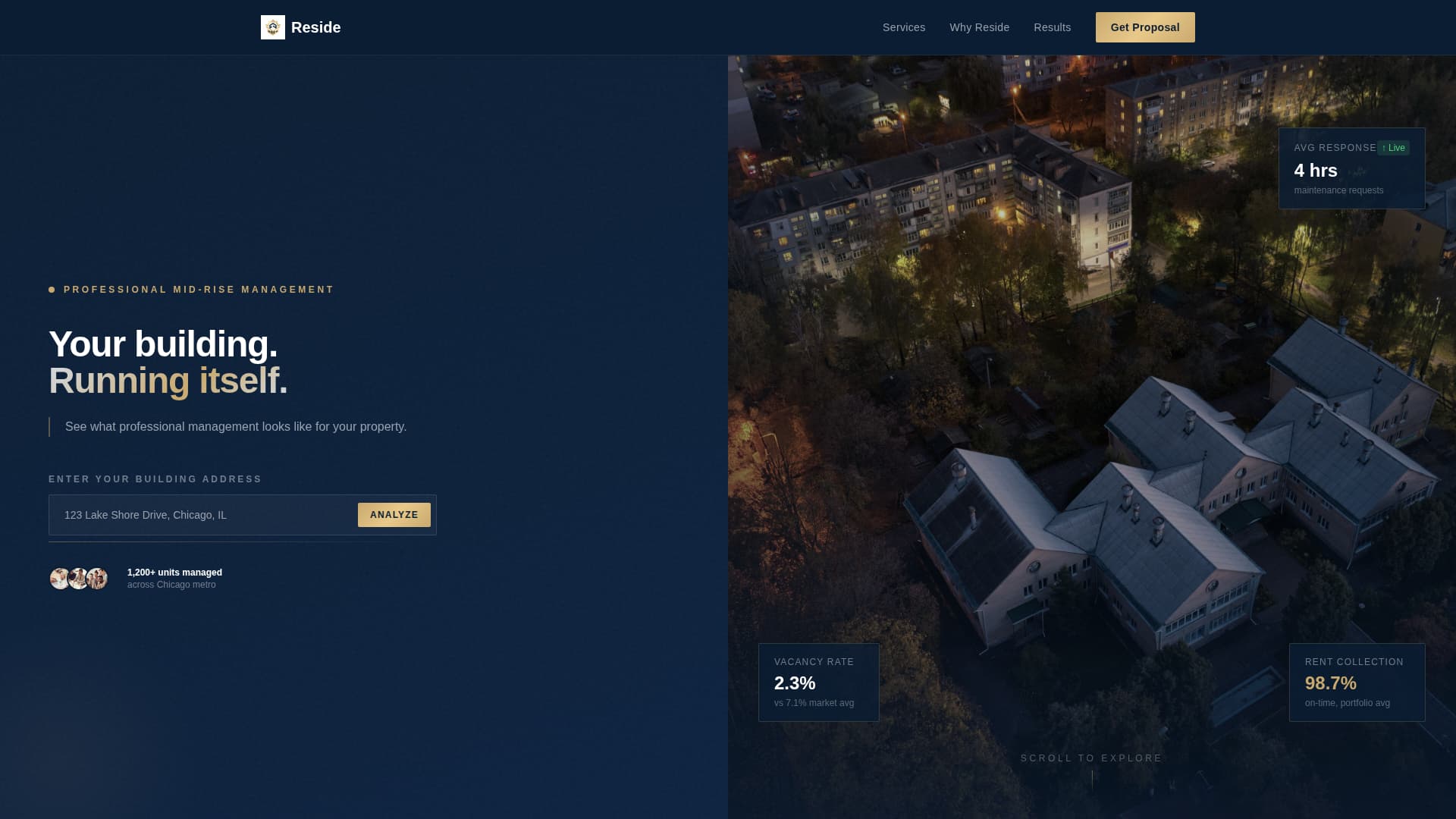Viewport: 1456px width, 819px height.
Task: Click SCROLL TO EXPLORE text
Action: click(x=1092, y=758)
